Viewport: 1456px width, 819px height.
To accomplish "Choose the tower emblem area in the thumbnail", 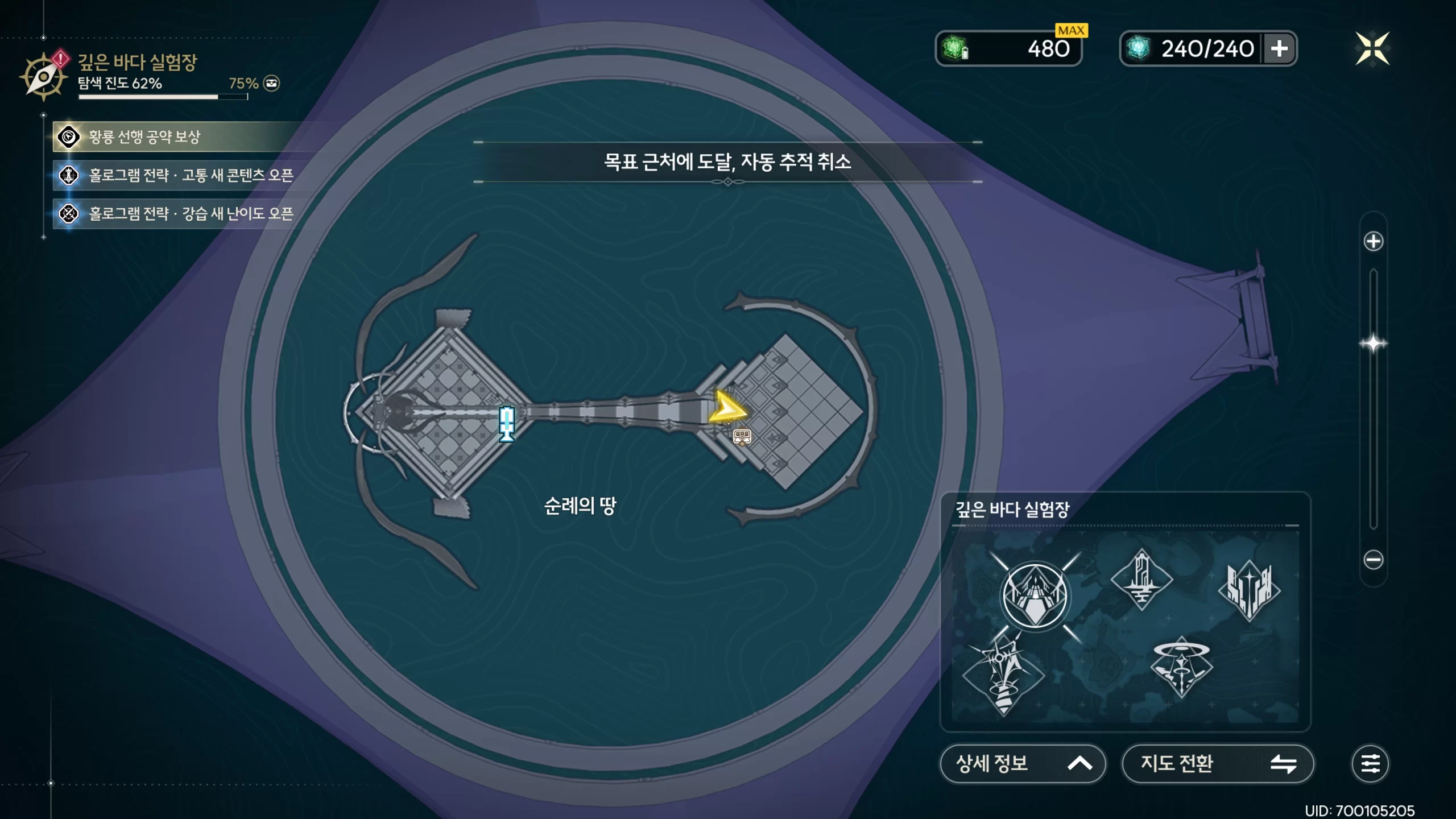I will click(x=1141, y=580).
